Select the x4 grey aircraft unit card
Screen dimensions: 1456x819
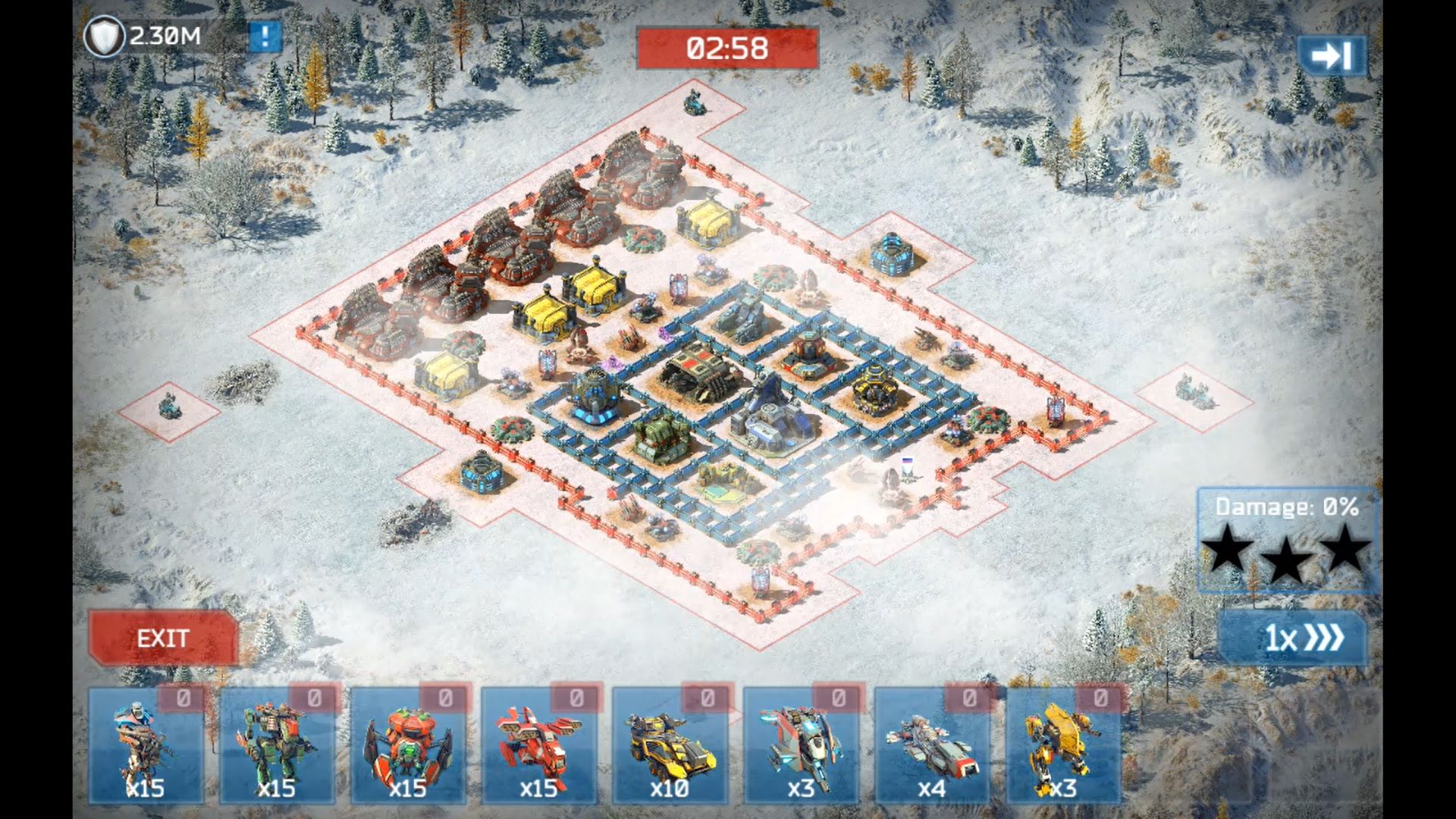tap(933, 746)
